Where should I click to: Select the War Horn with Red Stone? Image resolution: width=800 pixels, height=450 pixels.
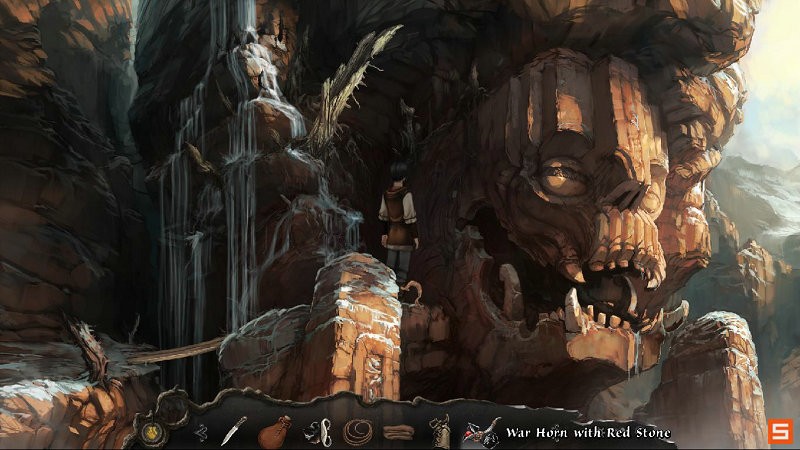[479, 433]
